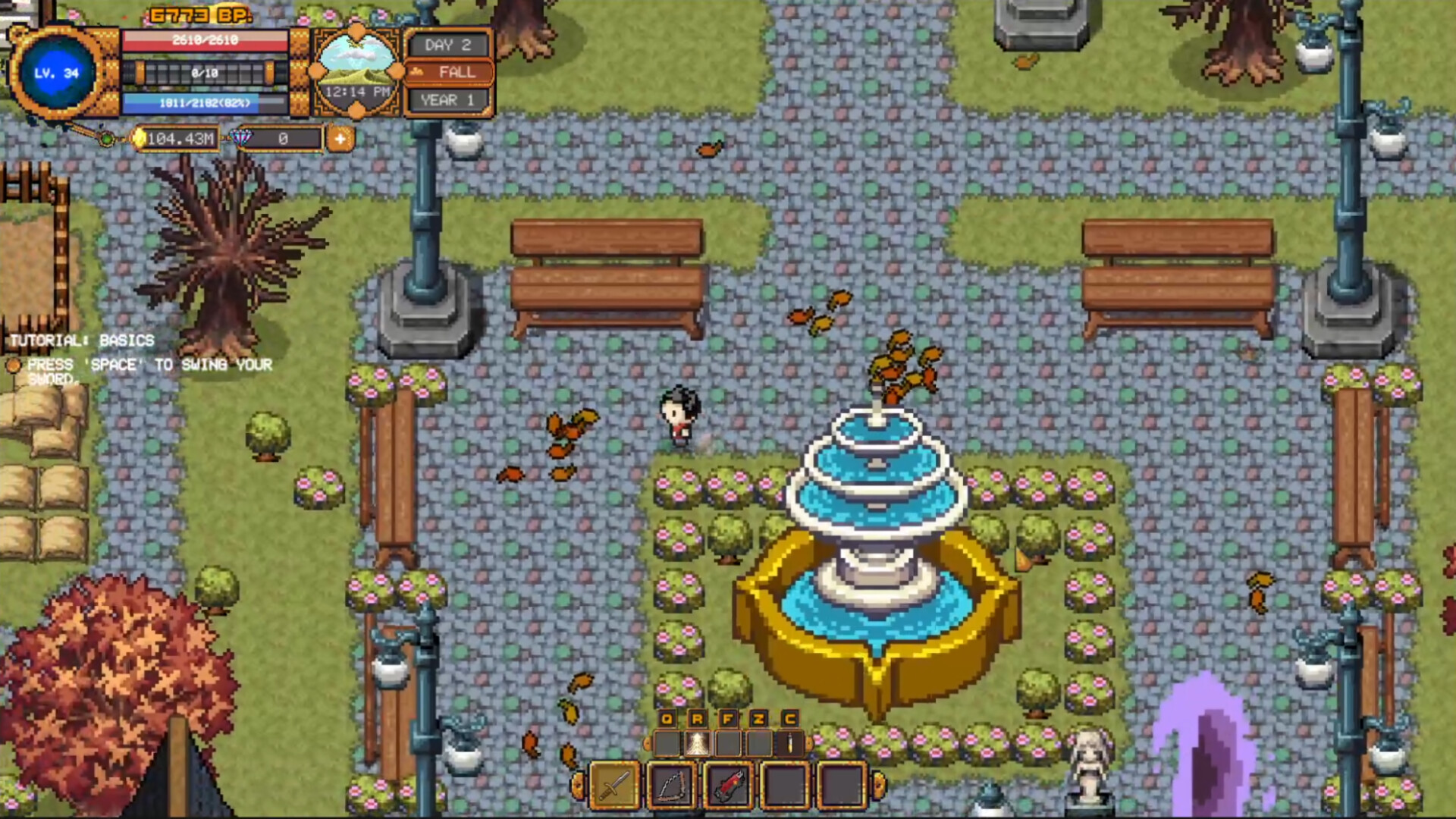
Task: Click the empty ability slot Z
Action: (x=758, y=742)
